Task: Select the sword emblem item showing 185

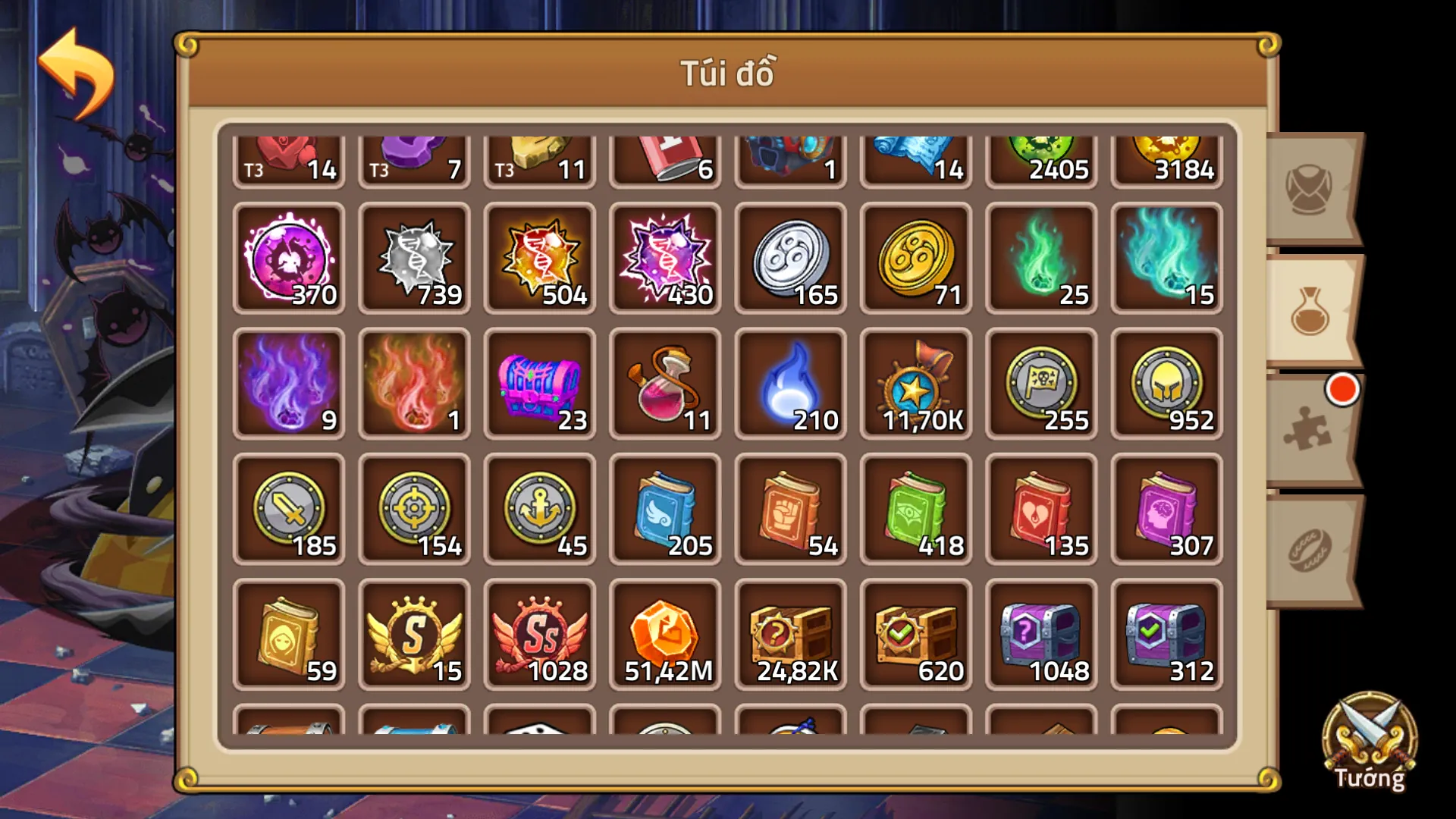Action: 289,510
